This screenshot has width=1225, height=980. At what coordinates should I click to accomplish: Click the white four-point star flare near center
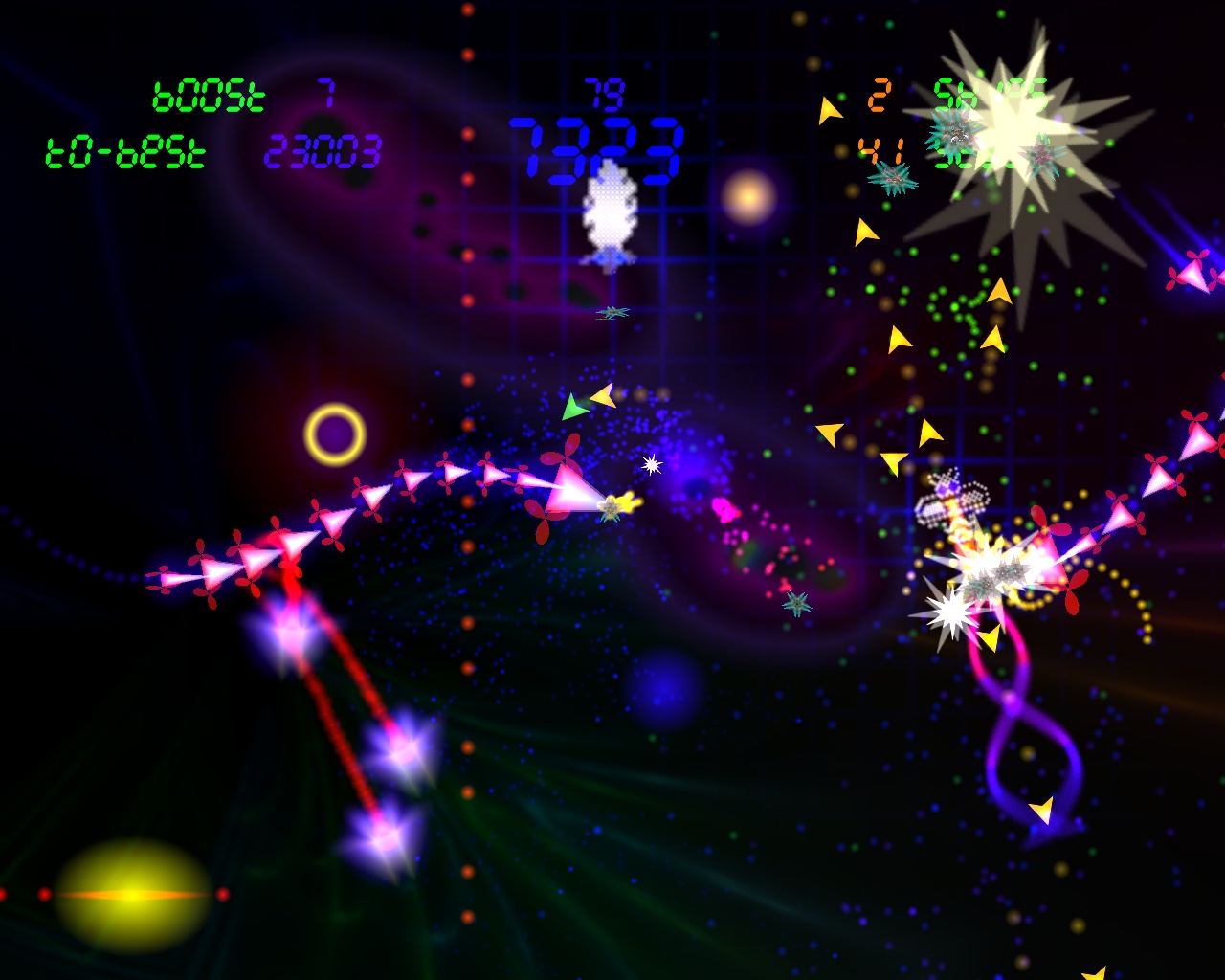pyautogui.click(x=652, y=466)
